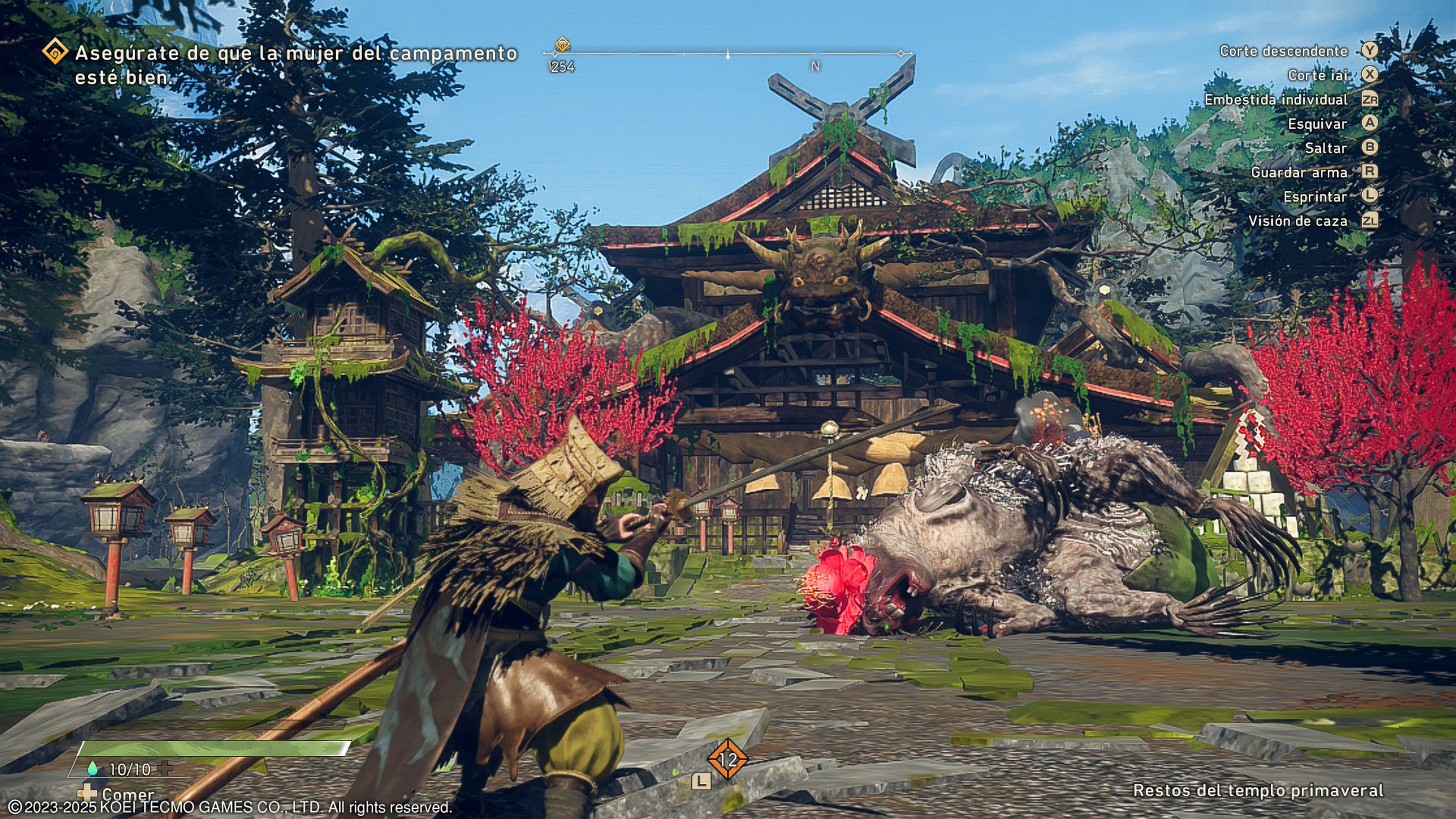Open the objective about the camp woman
The height and width of the screenshot is (819, 1456).
point(296,65)
